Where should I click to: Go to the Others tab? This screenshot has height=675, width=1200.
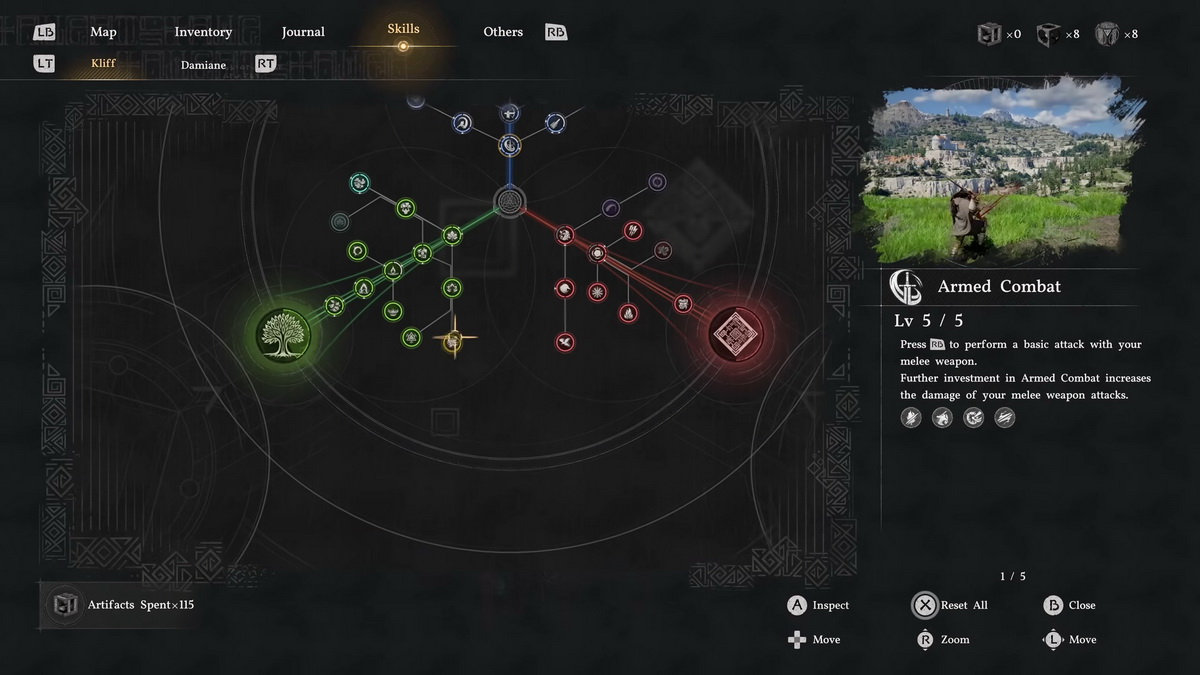pos(503,32)
